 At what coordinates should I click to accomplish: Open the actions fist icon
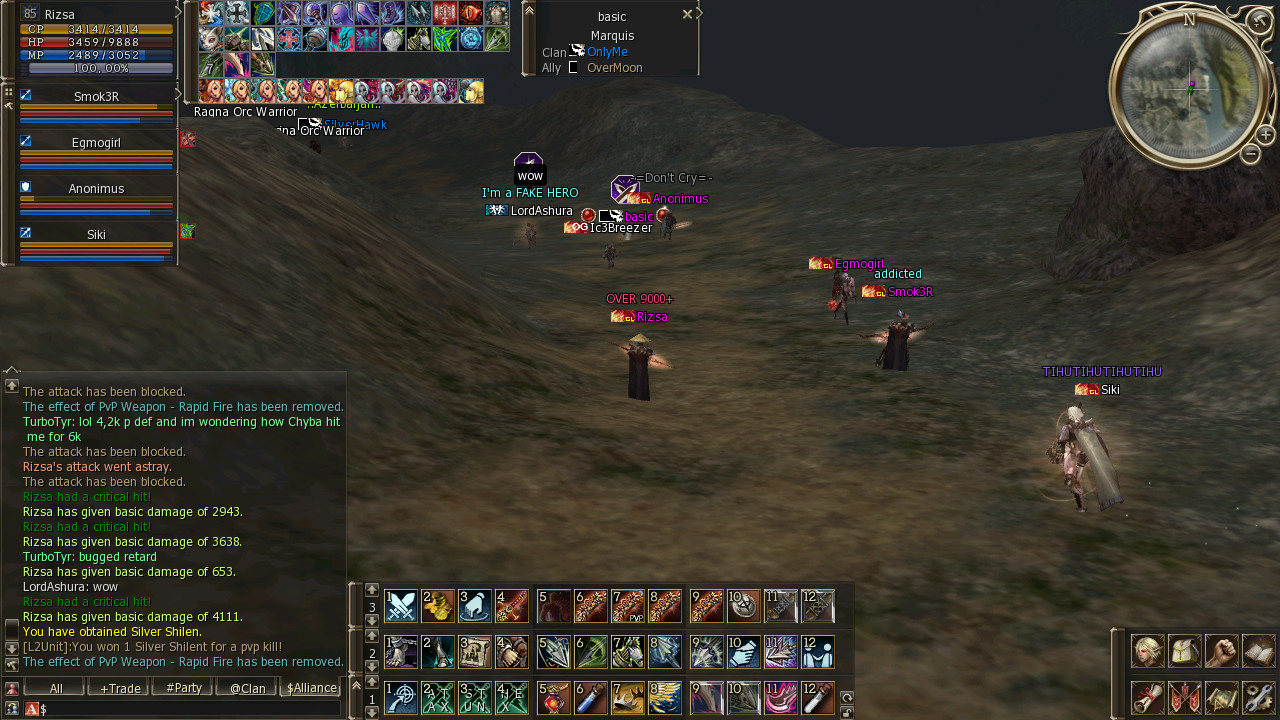(1221, 651)
